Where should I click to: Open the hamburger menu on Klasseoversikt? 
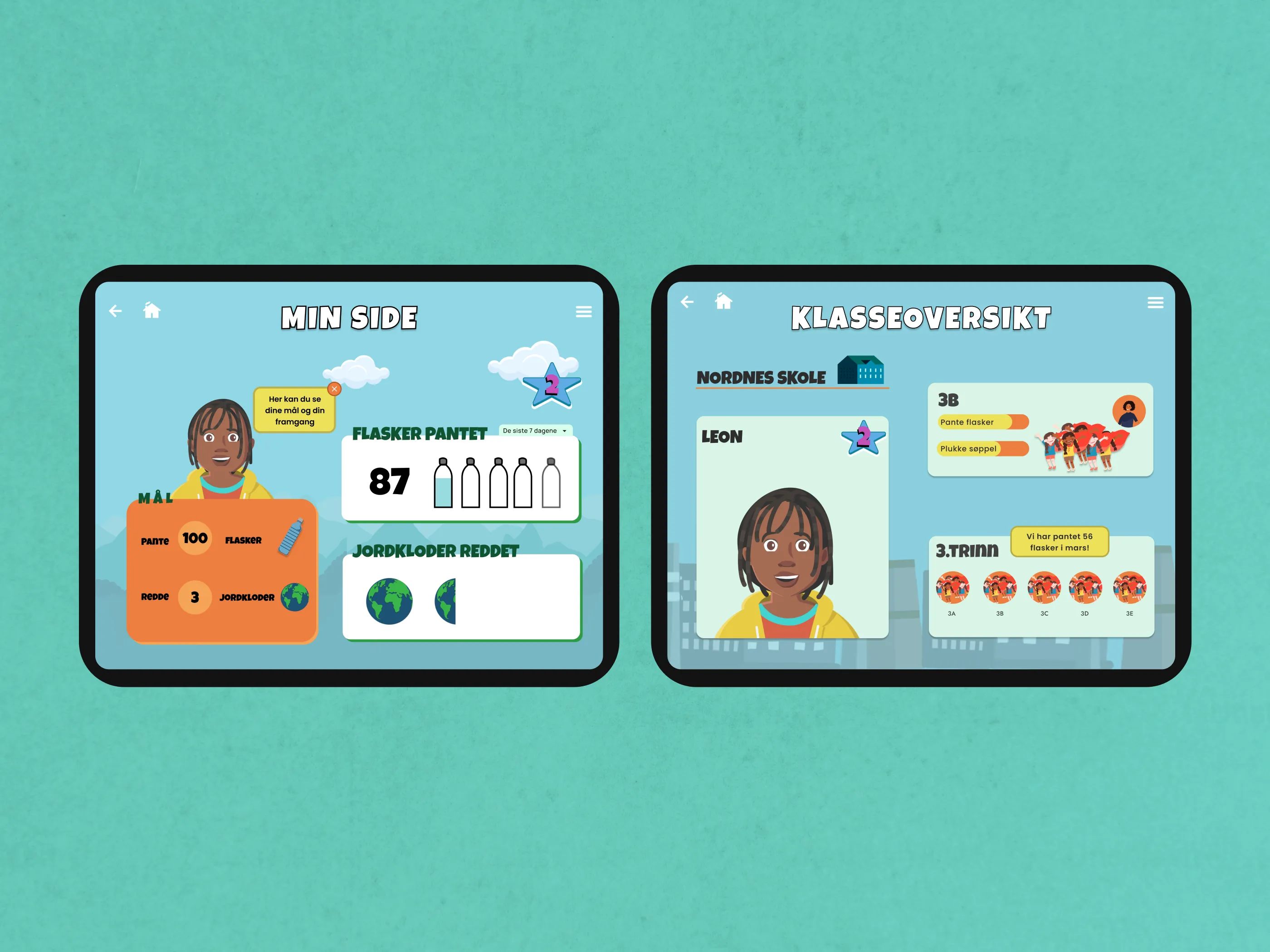click(1156, 302)
